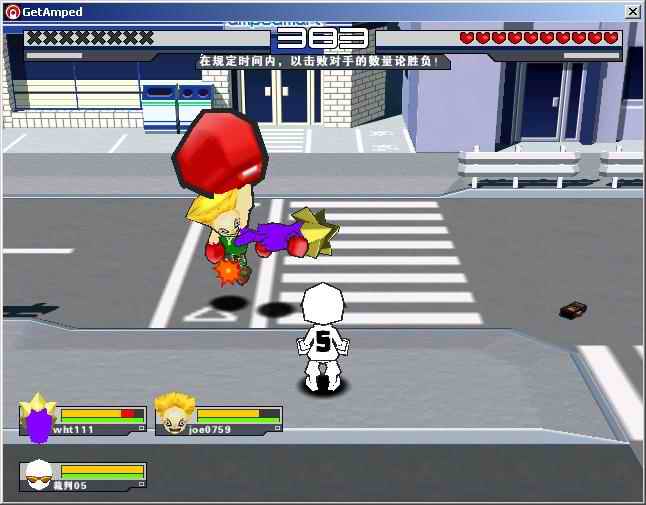This screenshot has height=505, width=646.
Task: Select the joe0759 player portrait
Action: click(x=173, y=417)
